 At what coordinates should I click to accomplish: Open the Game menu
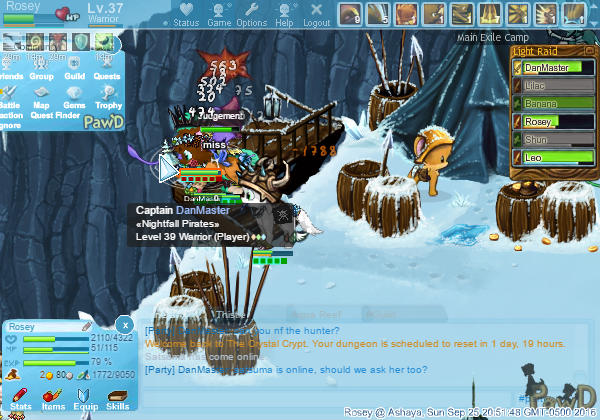pos(219,15)
